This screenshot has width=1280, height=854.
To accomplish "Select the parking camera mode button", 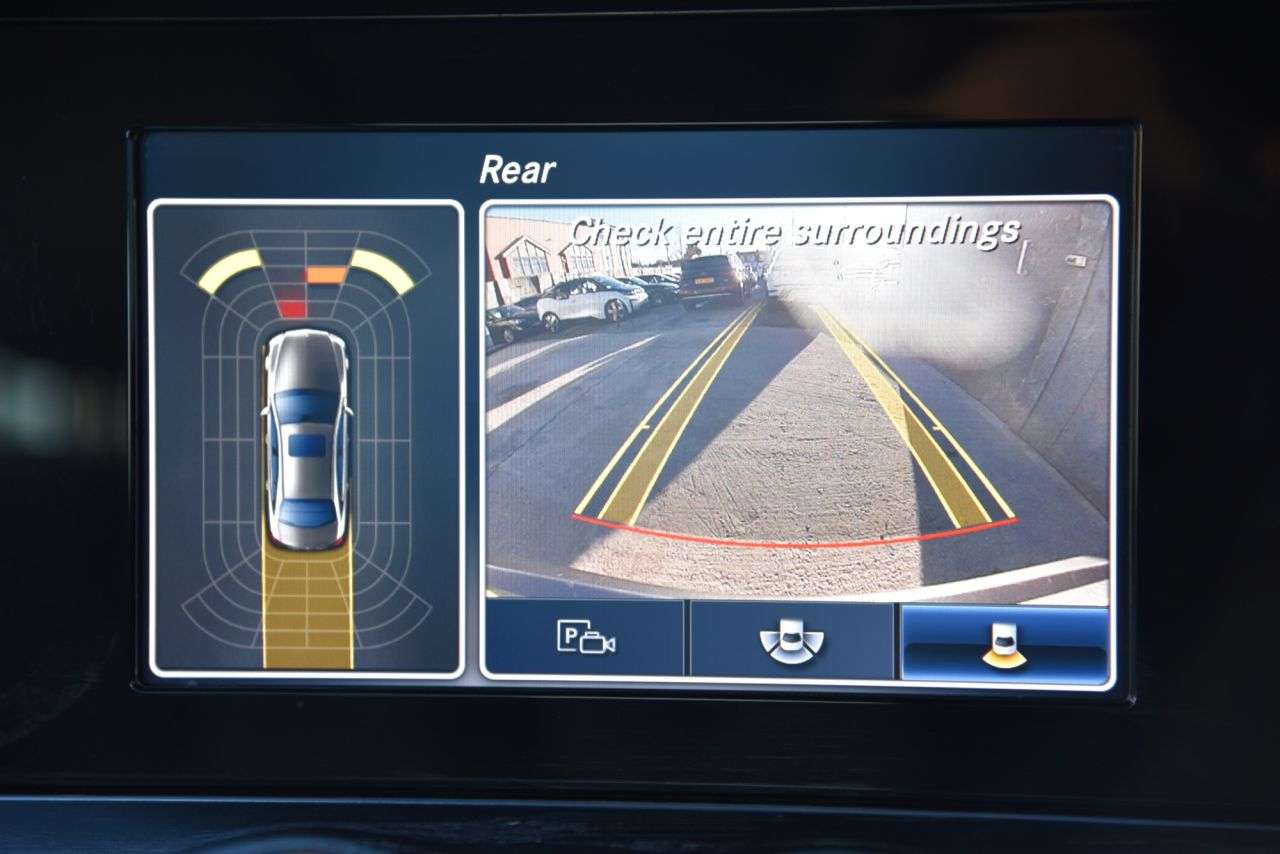I will pos(585,638).
